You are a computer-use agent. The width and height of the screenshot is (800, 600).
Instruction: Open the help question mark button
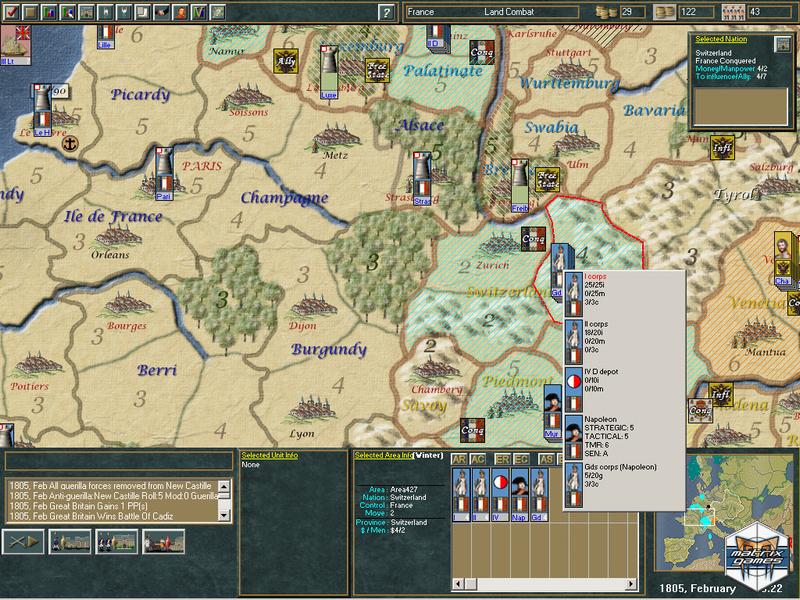[385, 12]
